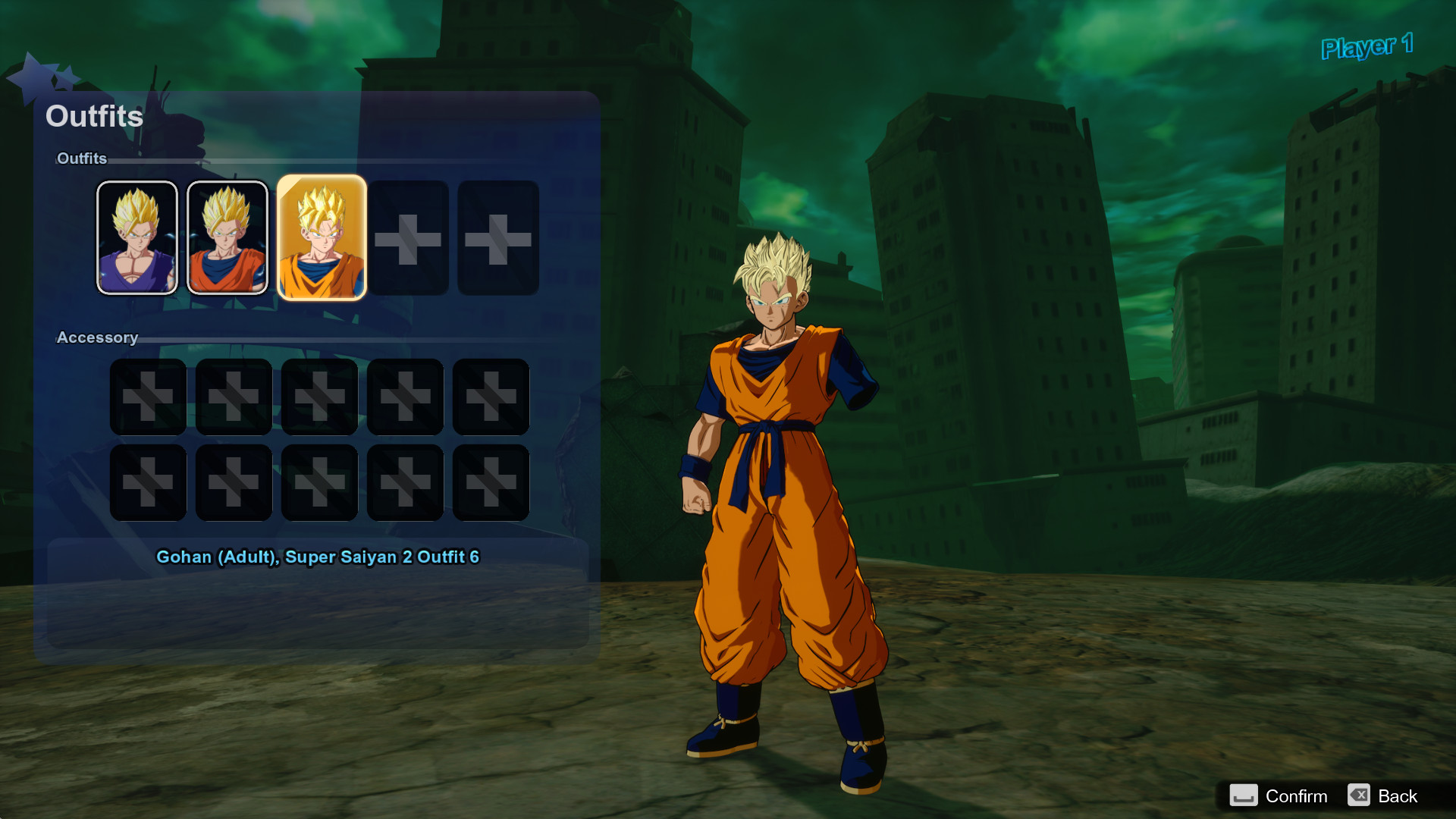Open the third accessory slot in top row
The image size is (1456, 819).
click(x=318, y=396)
